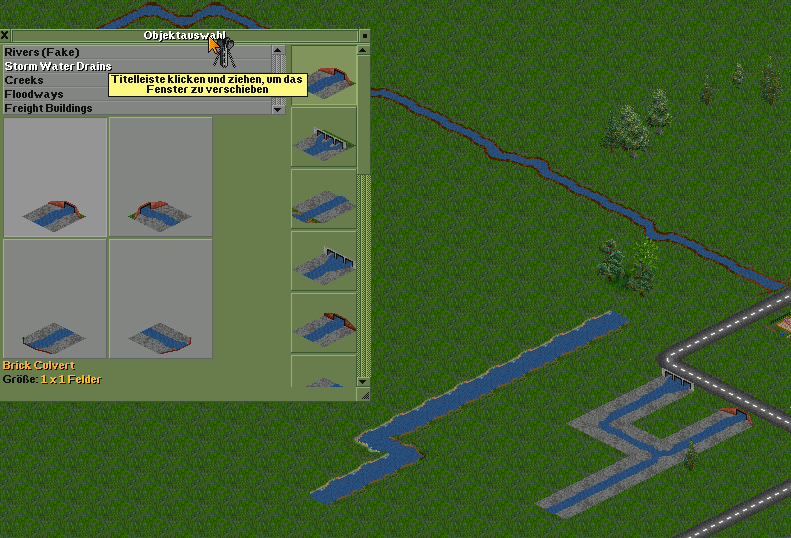Close the Objektauswahl window
The height and width of the screenshot is (538, 791).
tap(5, 35)
